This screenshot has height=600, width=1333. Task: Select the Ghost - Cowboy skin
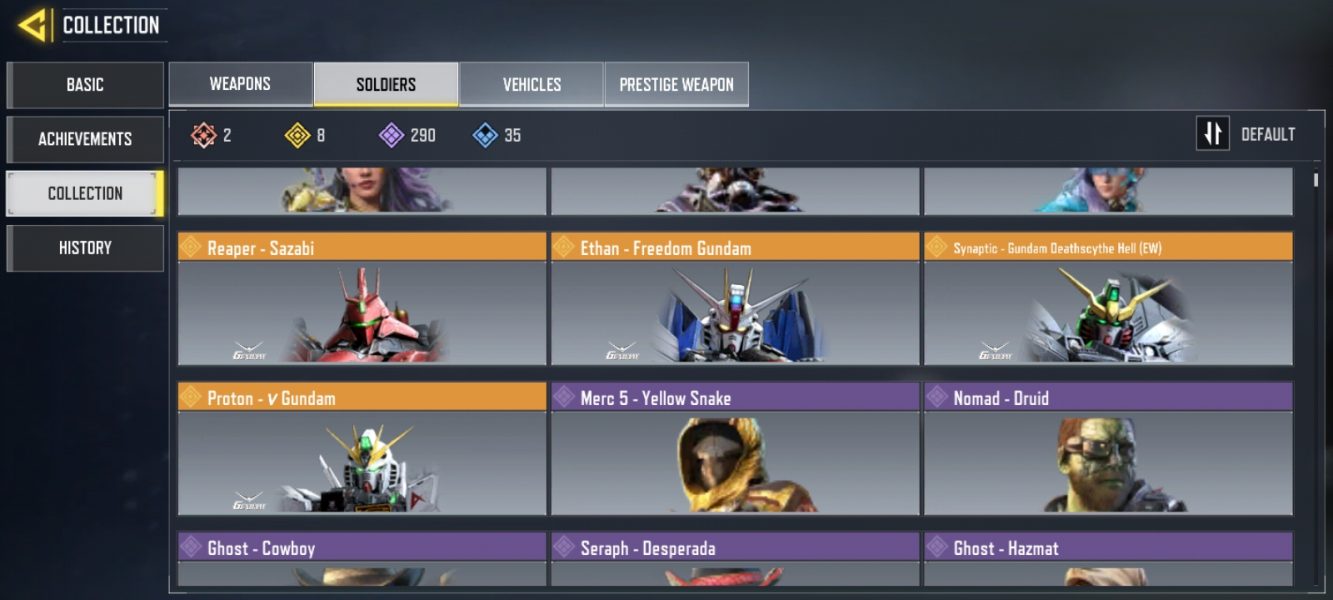[362, 559]
